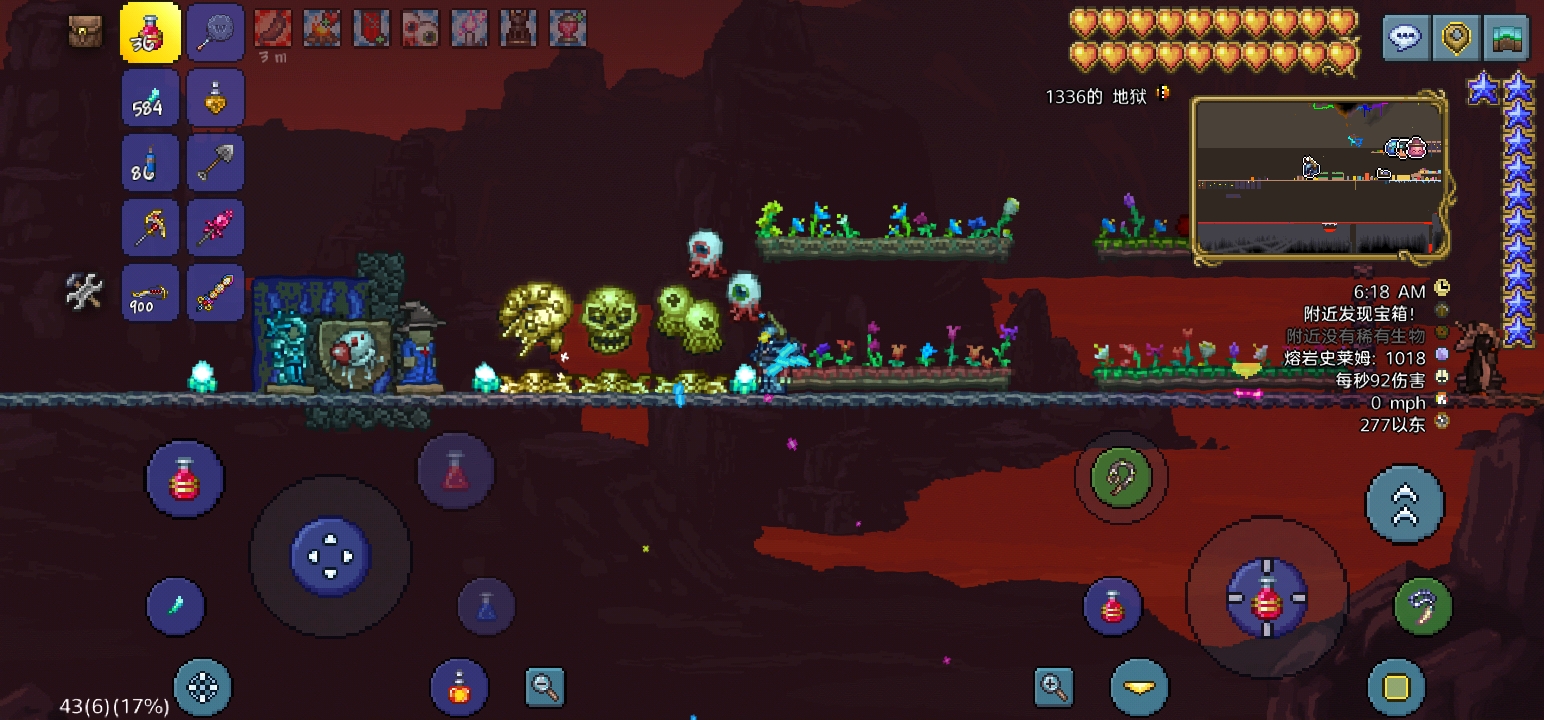
Task: Choose the hotbar slot with 584 items
Action: point(150,97)
